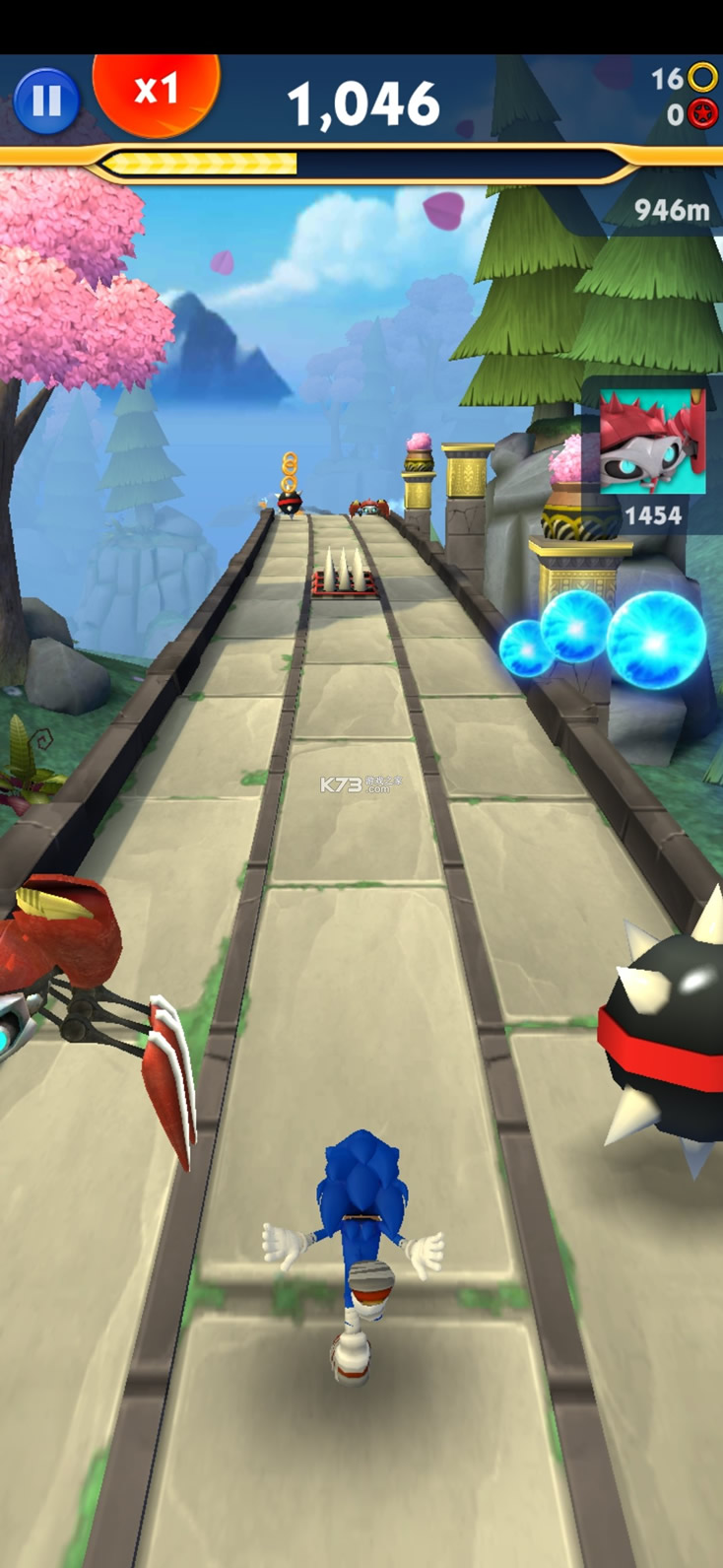Screen dimensions: 723x1568
Task: Tap the red crab rival portrait
Action: click(652, 443)
